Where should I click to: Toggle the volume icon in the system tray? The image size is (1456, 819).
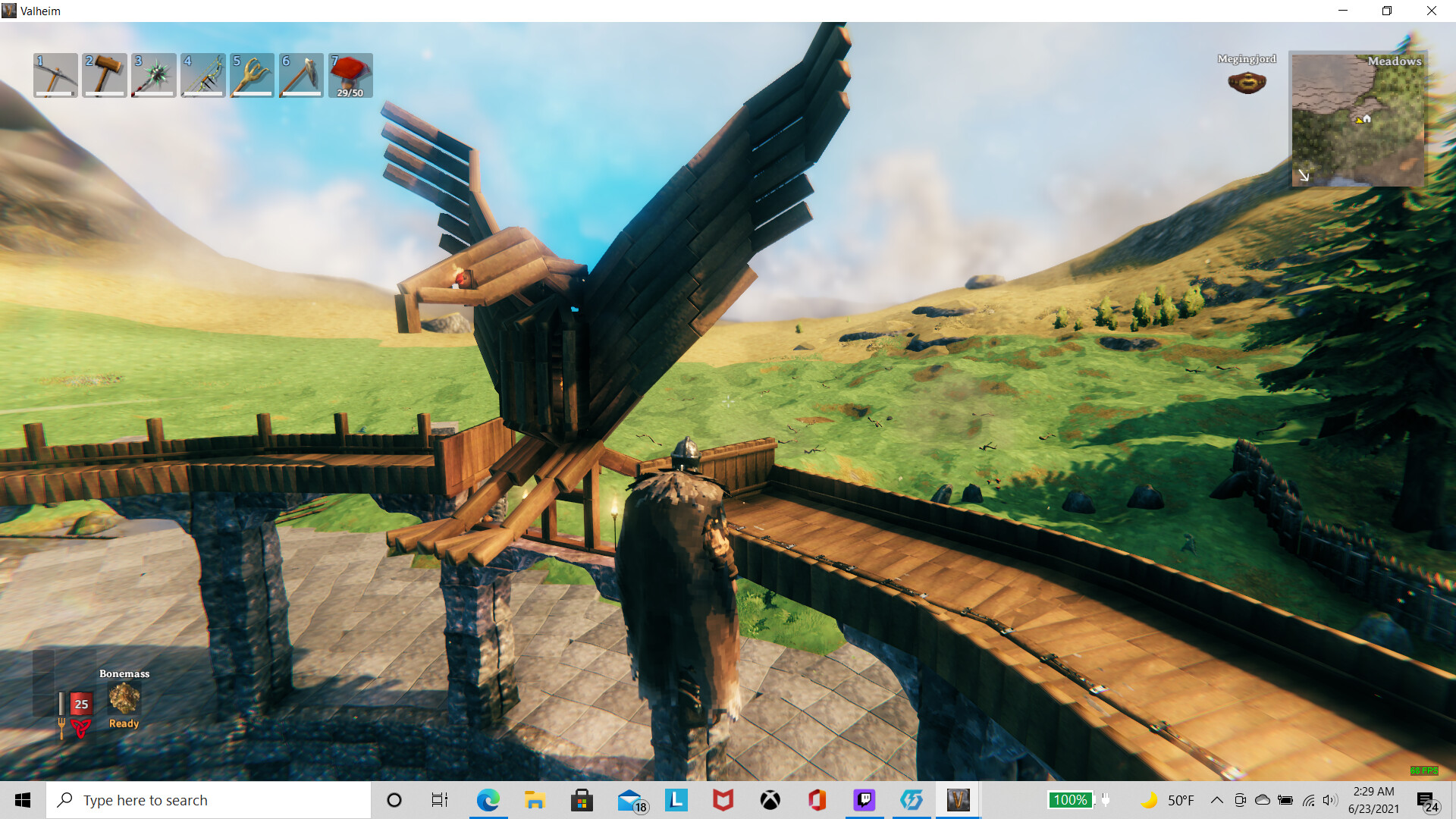point(1329,799)
